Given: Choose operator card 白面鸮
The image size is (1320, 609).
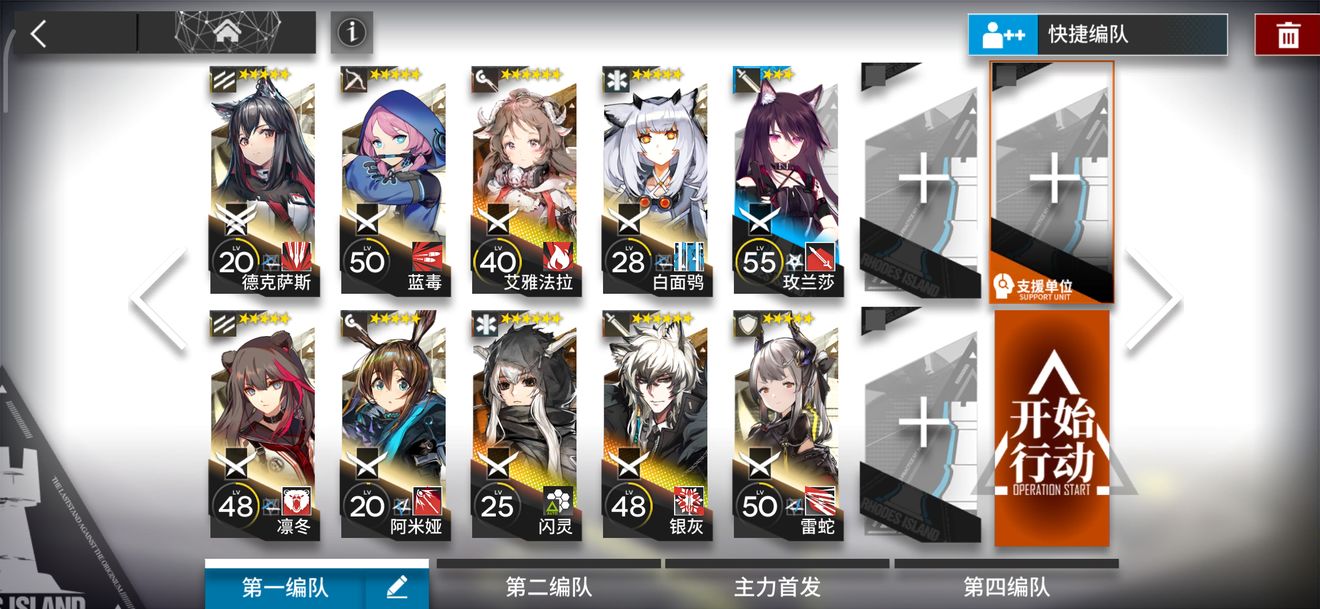Looking at the screenshot, I should point(656,180).
